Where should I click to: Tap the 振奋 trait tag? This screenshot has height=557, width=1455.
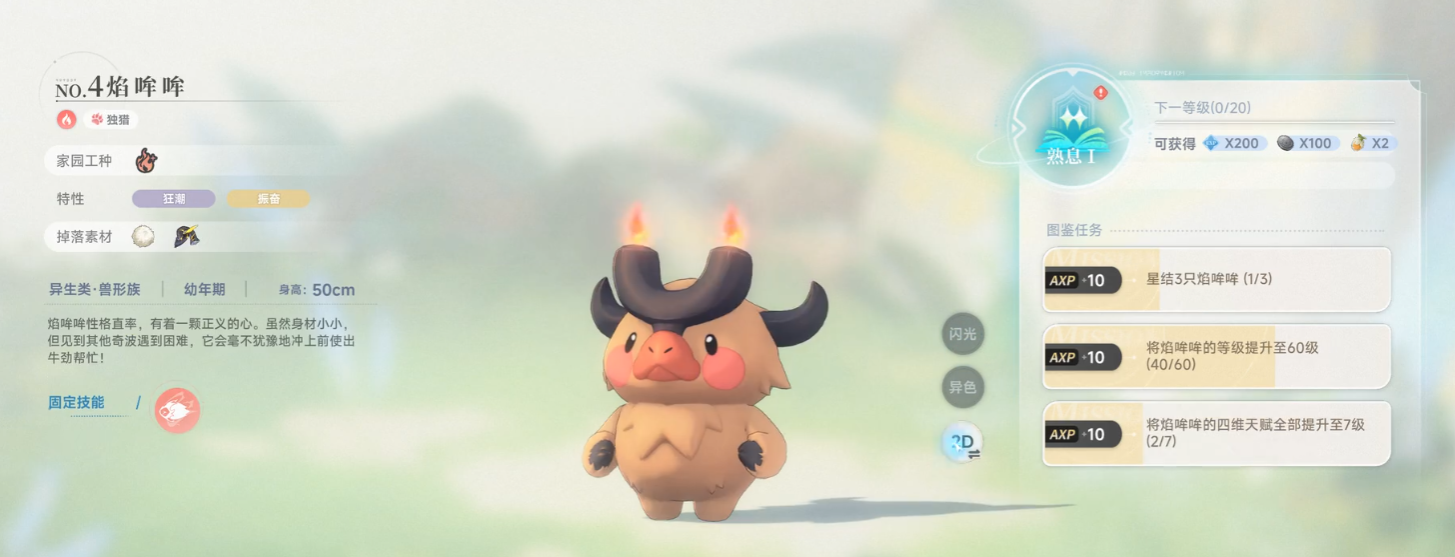pyautogui.click(x=268, y=199)
